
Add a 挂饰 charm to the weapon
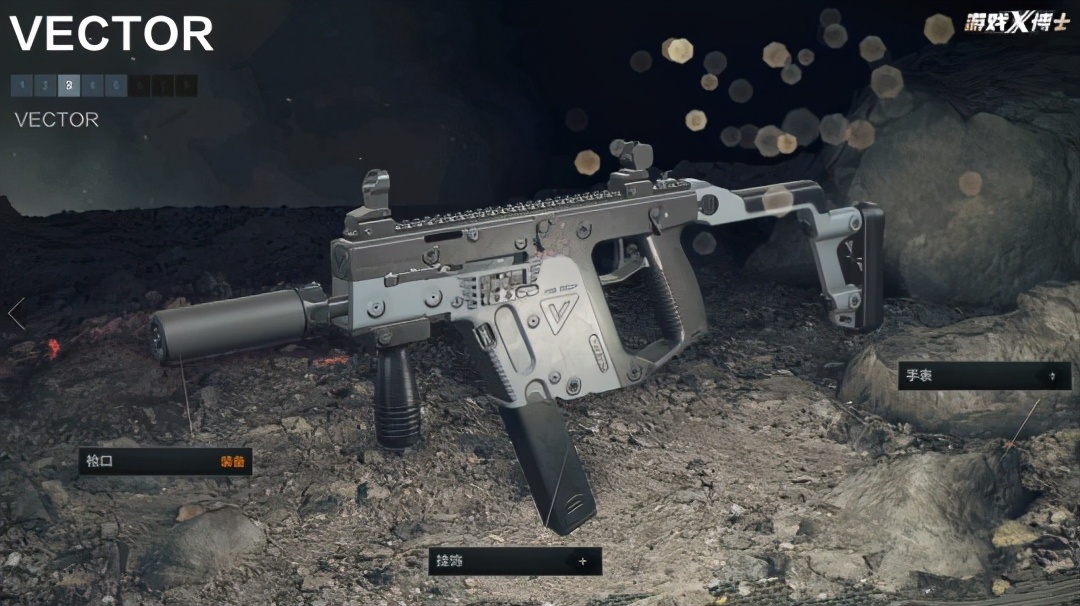coord(515,561)
